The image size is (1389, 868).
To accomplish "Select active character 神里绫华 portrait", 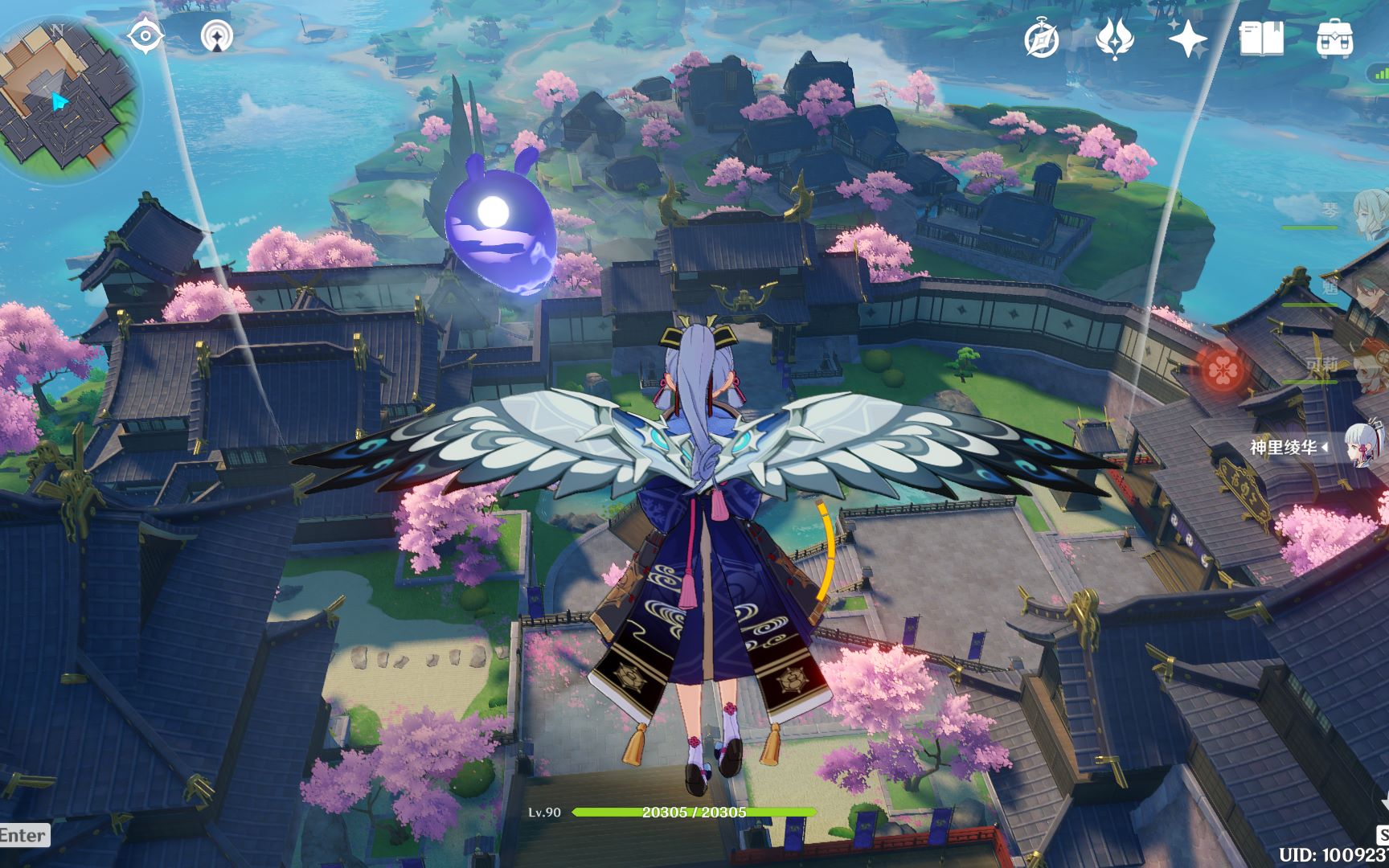I will 1367,445.
